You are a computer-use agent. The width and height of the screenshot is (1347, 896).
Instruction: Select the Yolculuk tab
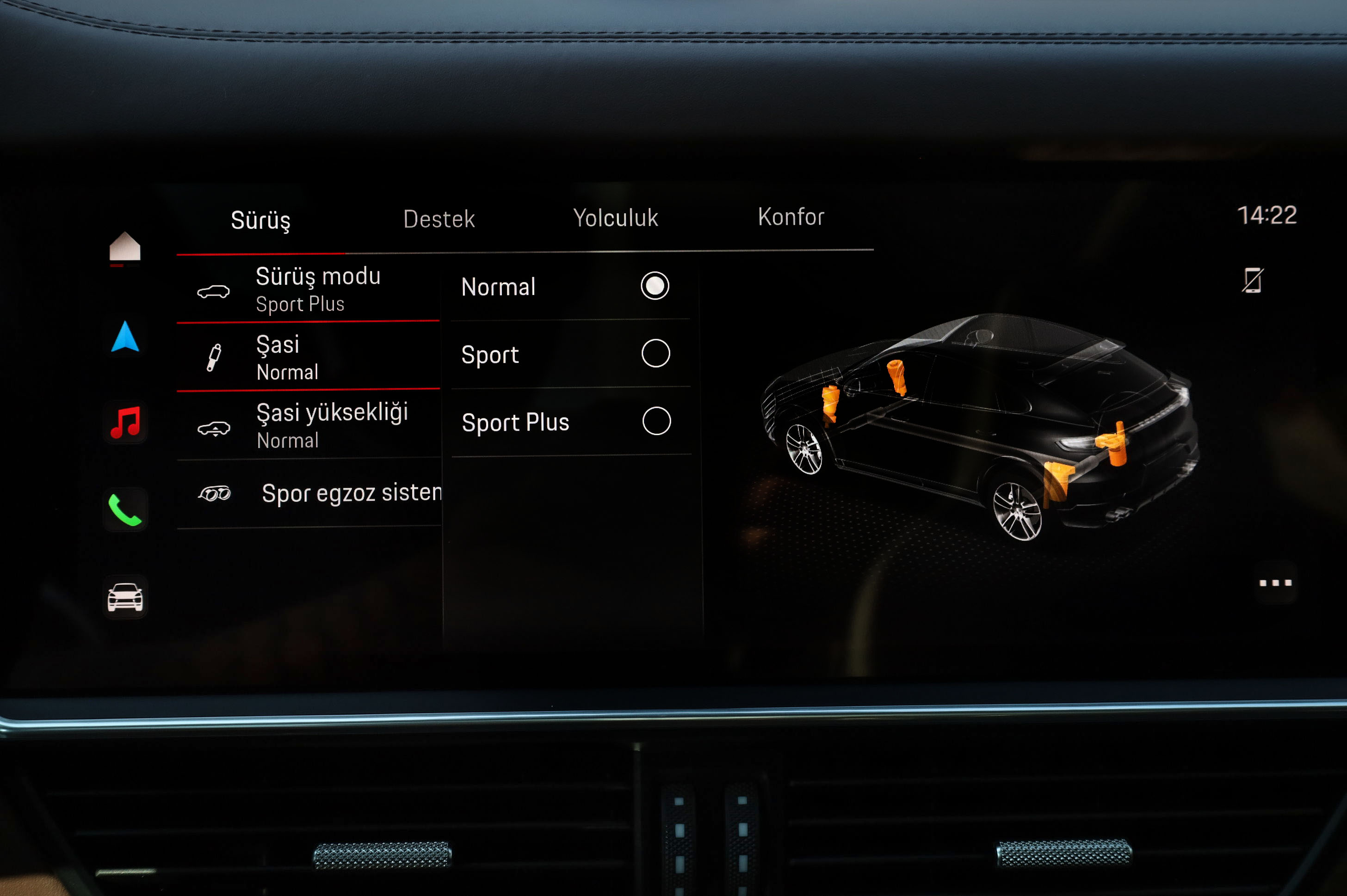615,218
